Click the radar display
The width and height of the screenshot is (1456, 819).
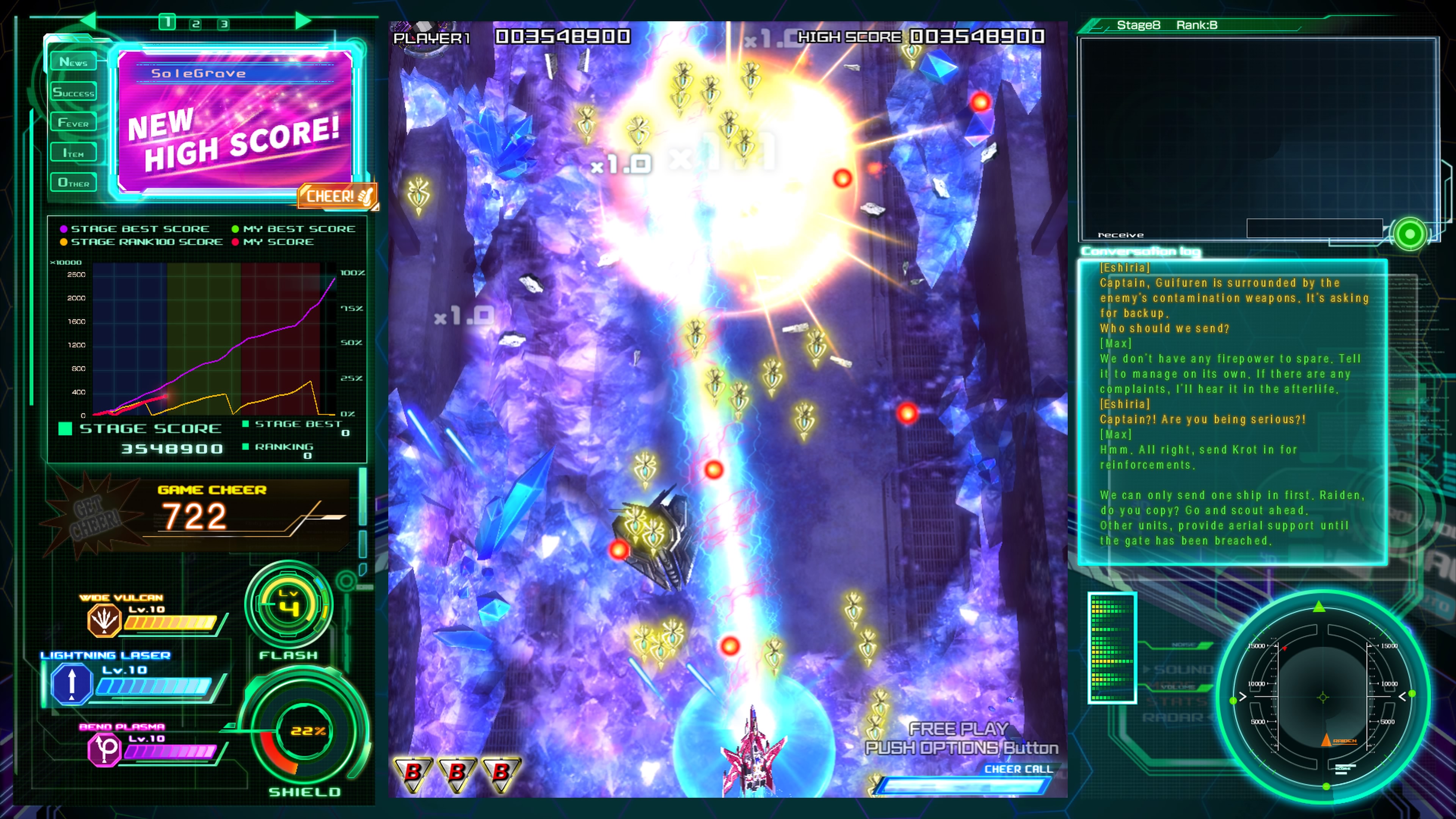1323,697
